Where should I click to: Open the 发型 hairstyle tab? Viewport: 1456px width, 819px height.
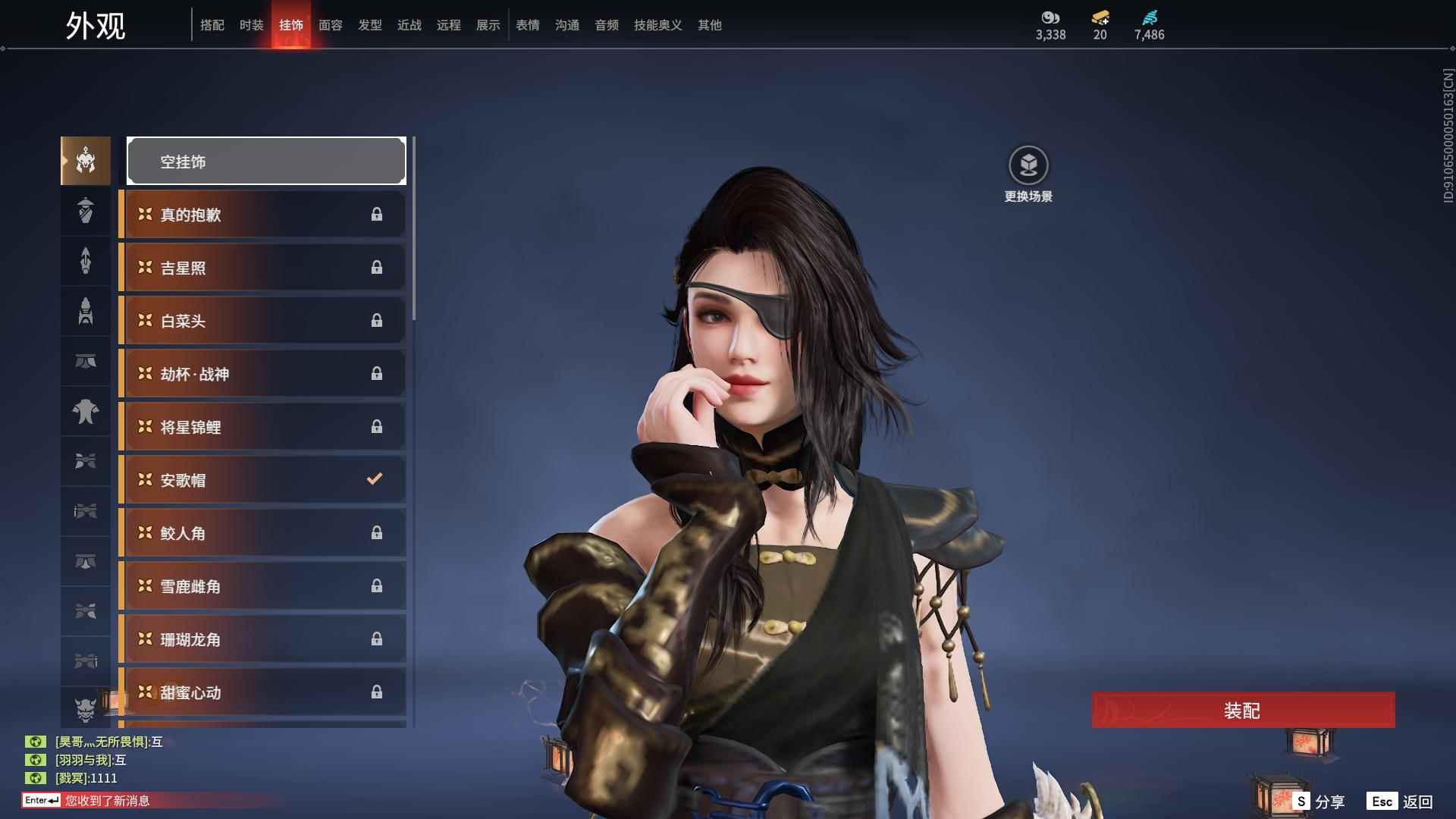click(x=370, y=25)
